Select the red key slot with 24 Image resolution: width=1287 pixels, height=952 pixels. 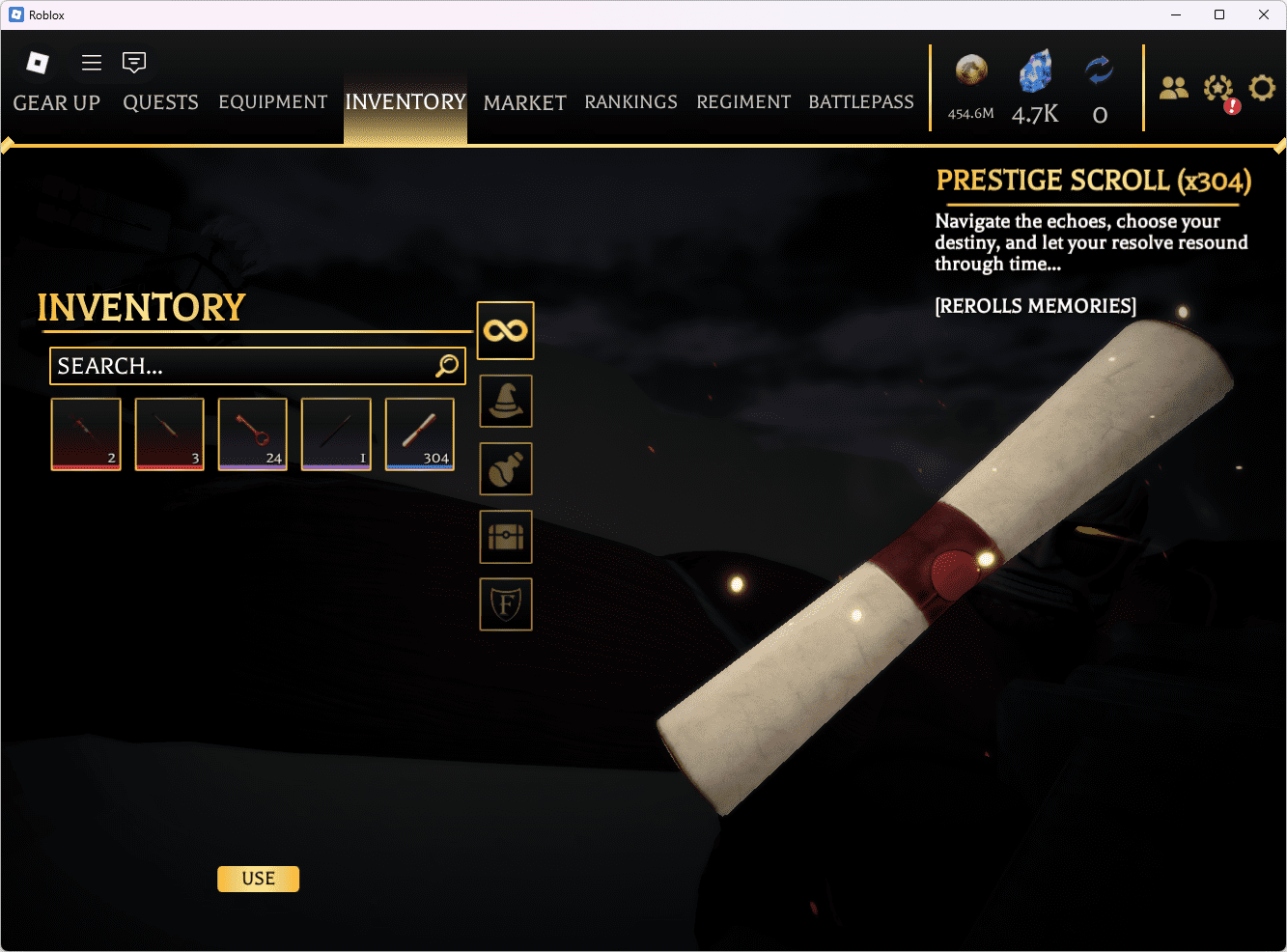253,434
